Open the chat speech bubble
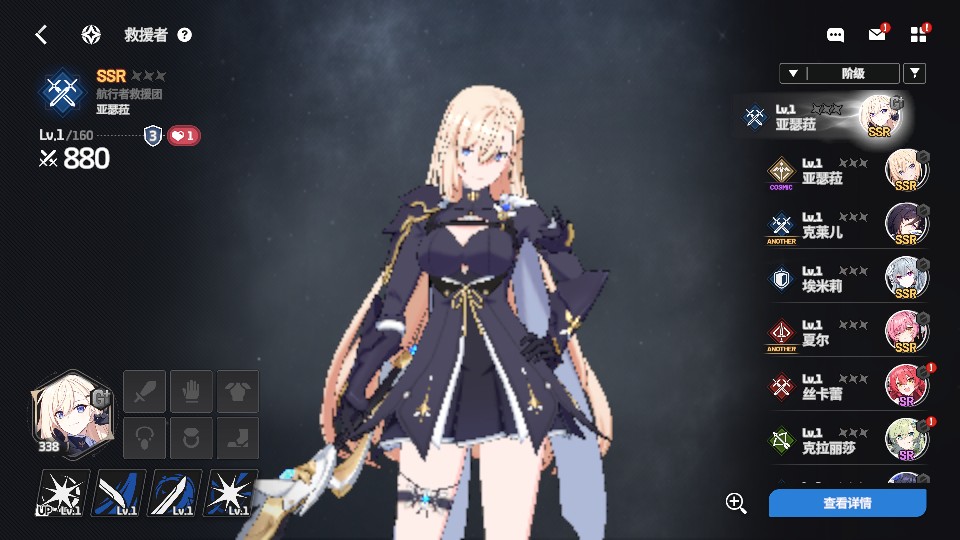 pos(836,35)
